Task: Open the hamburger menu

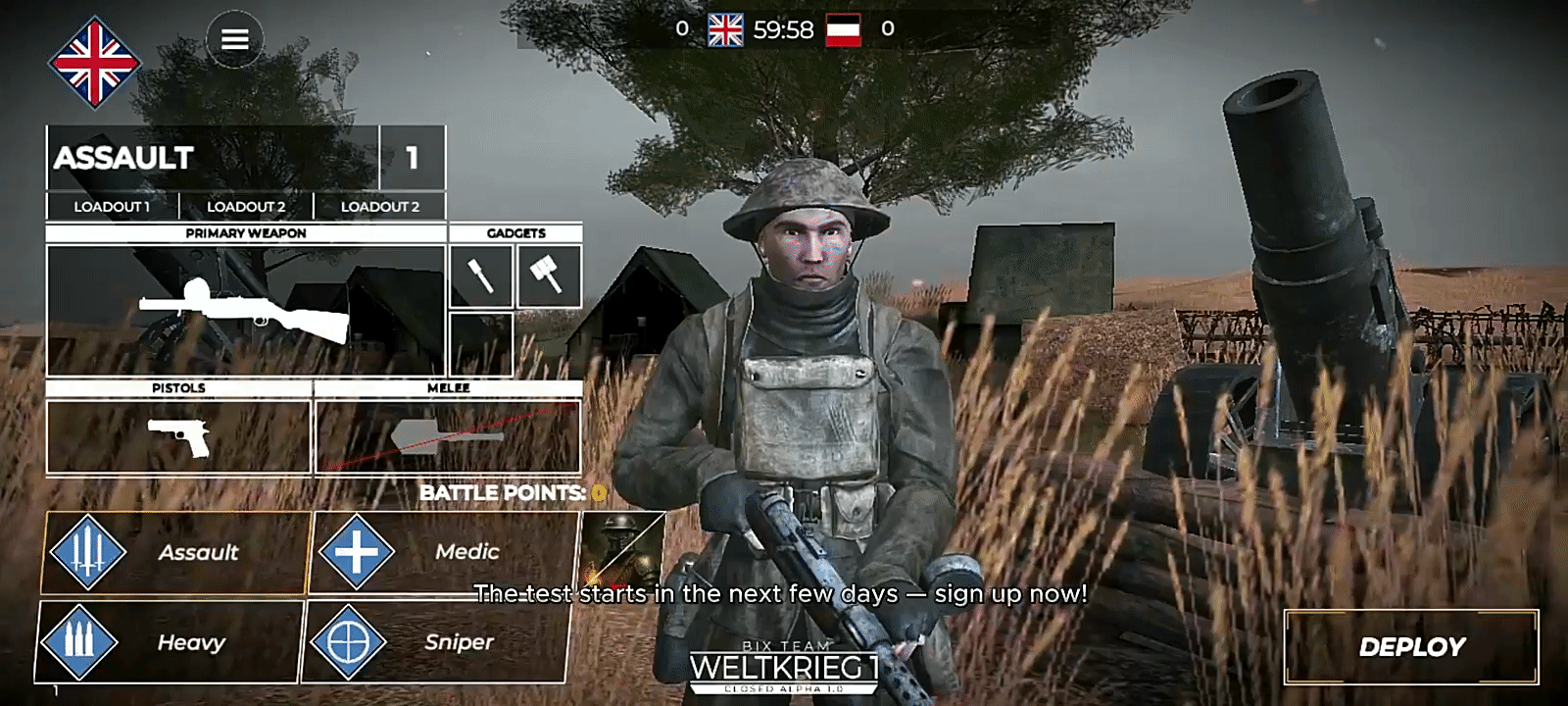Action: point(234,39)
